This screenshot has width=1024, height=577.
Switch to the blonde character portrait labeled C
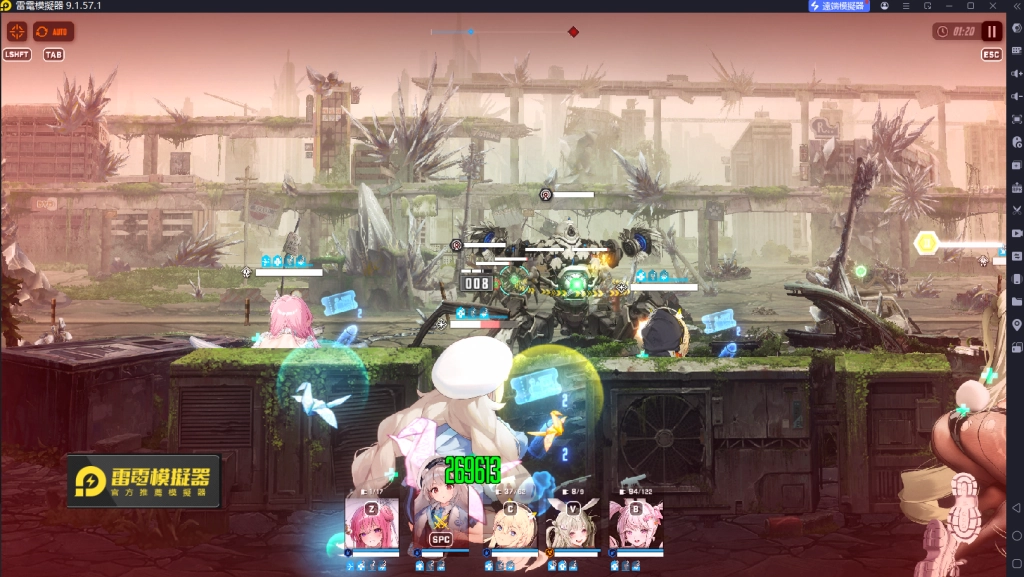pyautogui.click(x=510, y=522)
